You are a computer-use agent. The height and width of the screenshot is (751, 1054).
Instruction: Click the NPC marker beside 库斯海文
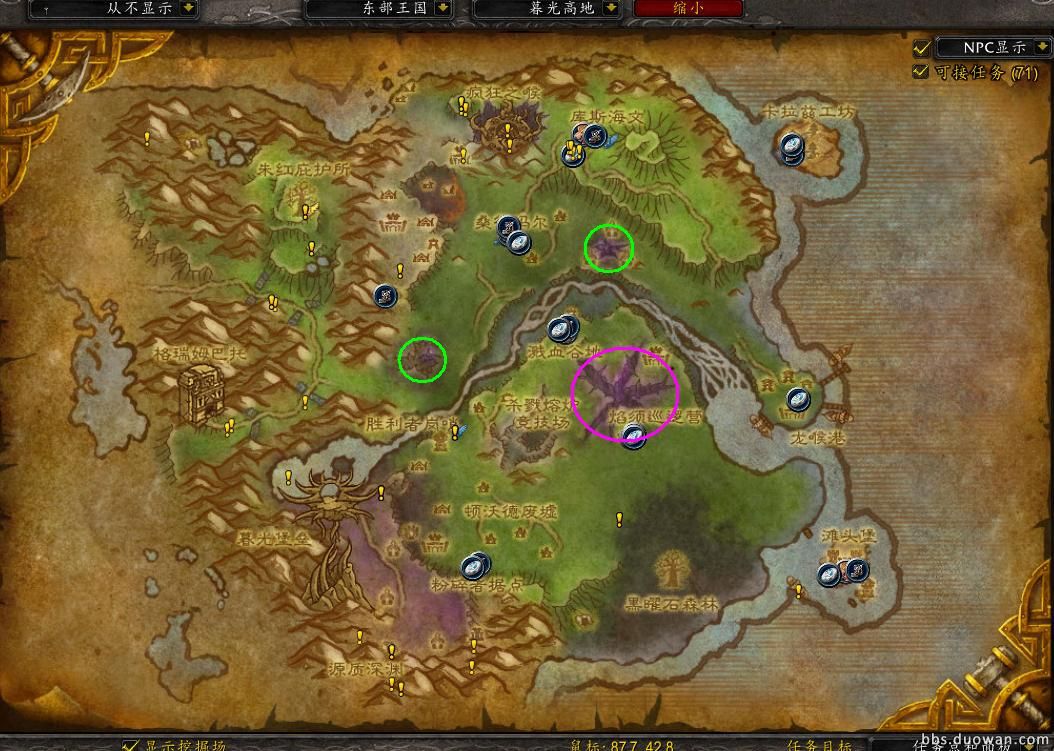point(595,137)
